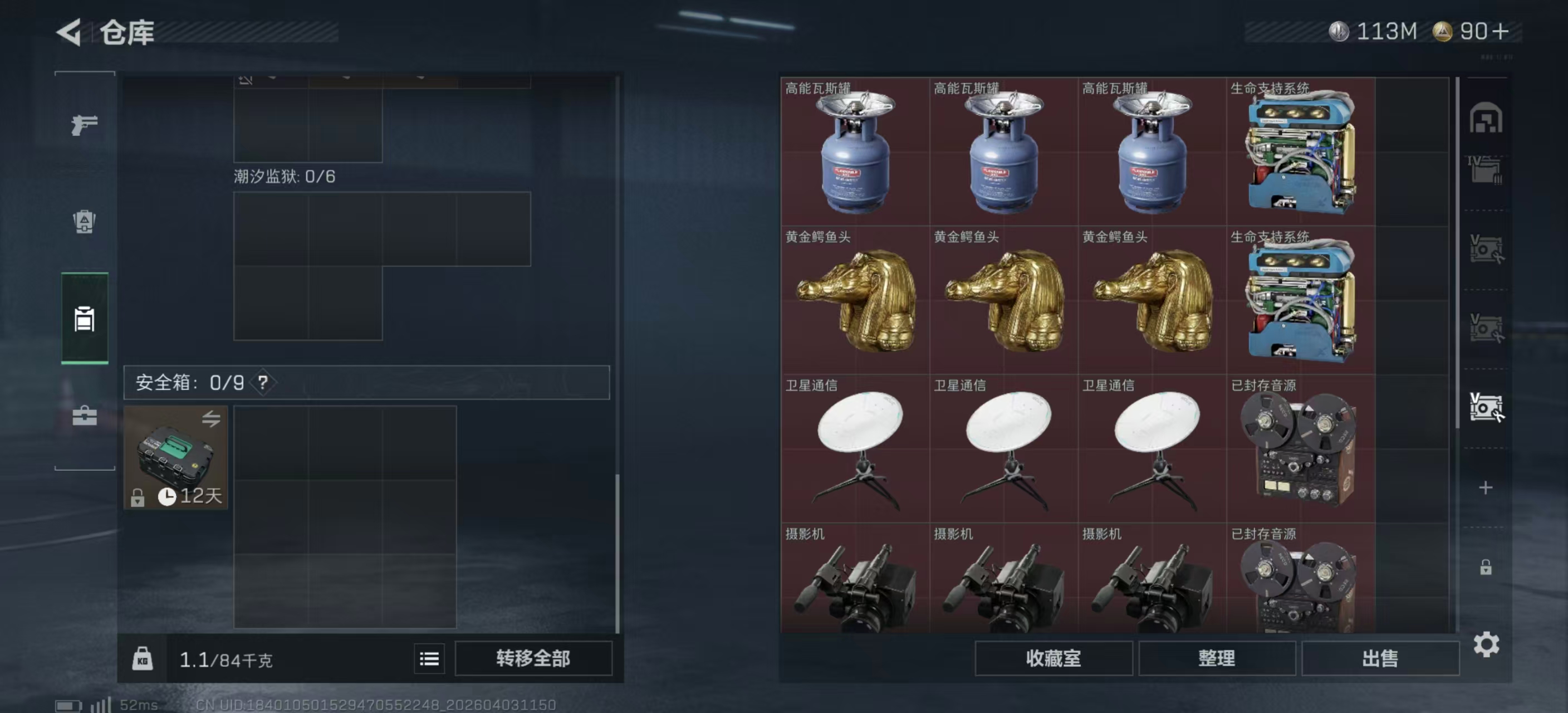
Task: Click the list view icon beside the weight display
Action: click(429, 659)
